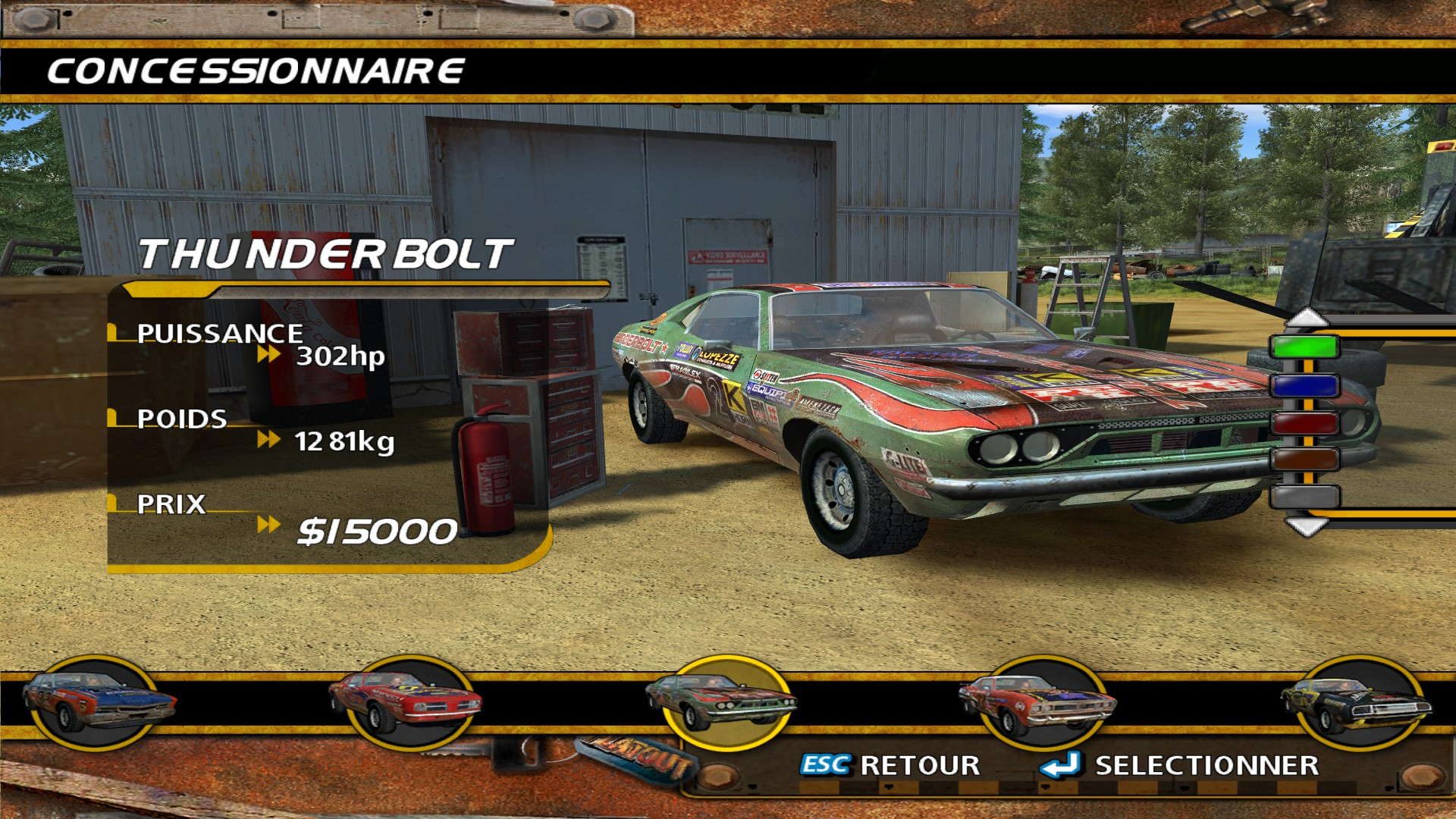The height and width of the screenshot is (819, 1456).
Task: Choose the blue paint color swatch
Action: (x=1304, y=385)
